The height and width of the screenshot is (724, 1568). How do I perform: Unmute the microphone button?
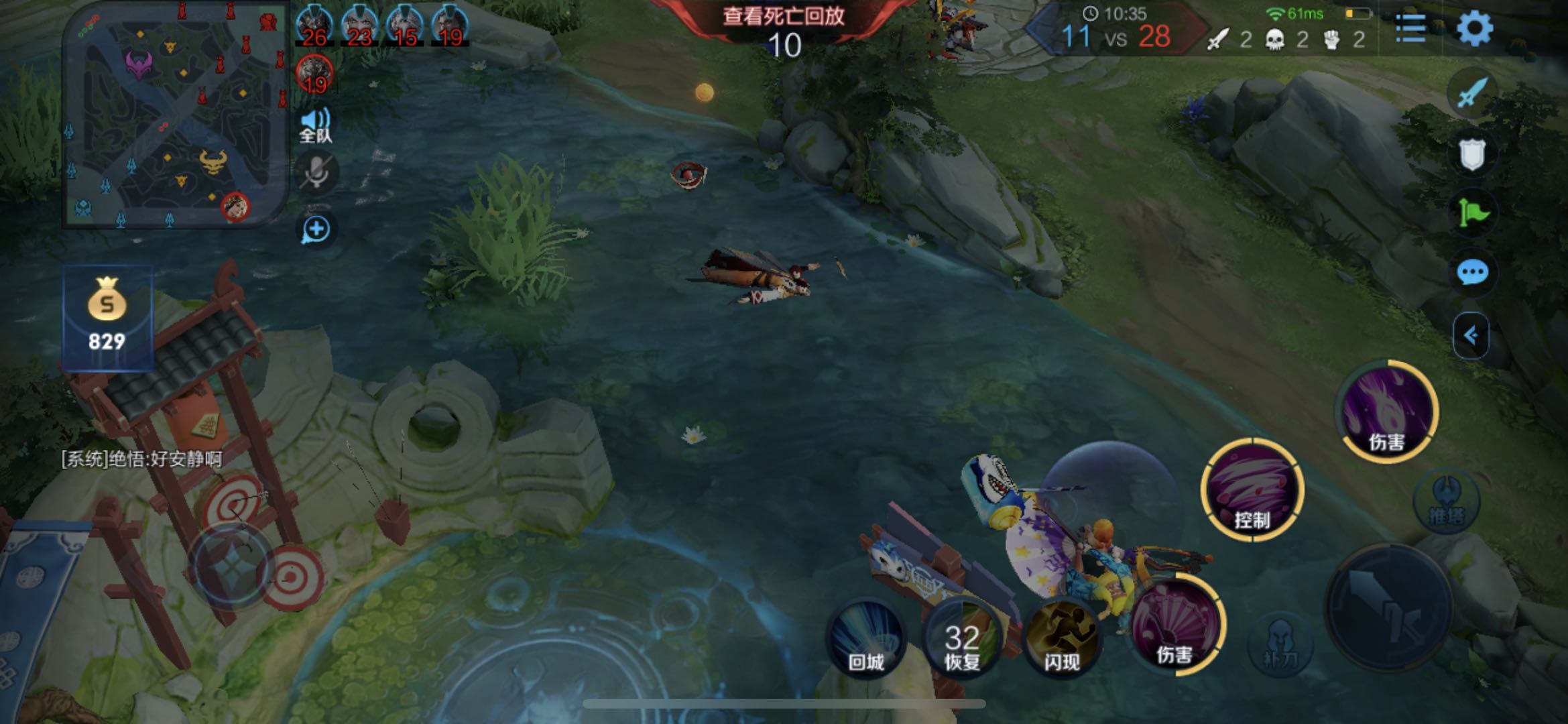(x=316, y=174)
